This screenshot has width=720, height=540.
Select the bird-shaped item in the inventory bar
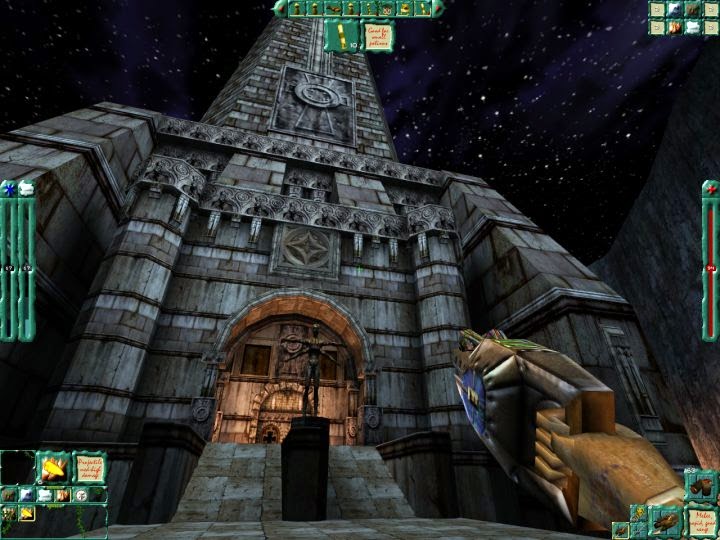coord(334,9)
